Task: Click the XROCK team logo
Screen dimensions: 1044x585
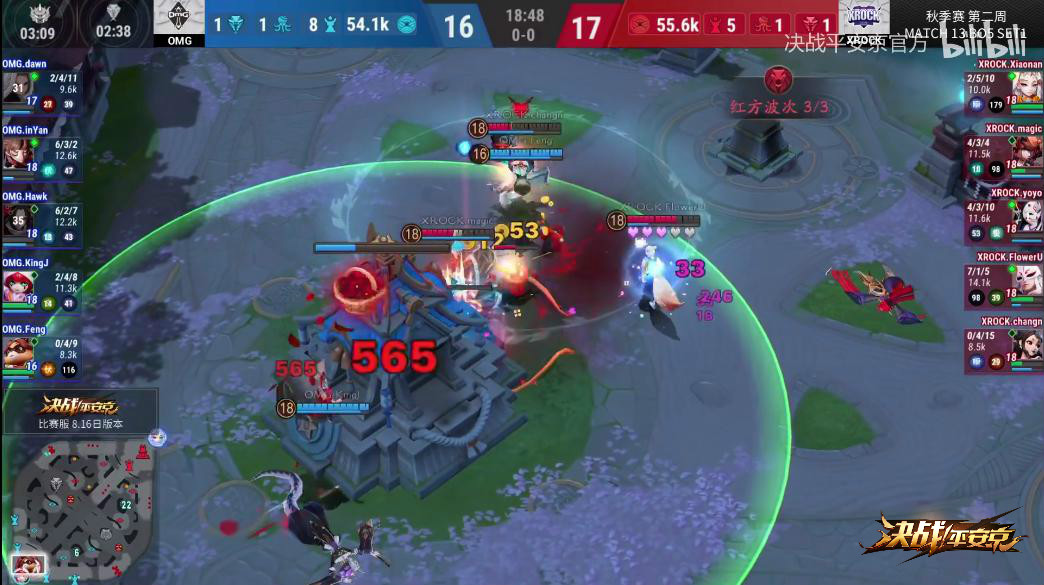Action: (864, 20)
